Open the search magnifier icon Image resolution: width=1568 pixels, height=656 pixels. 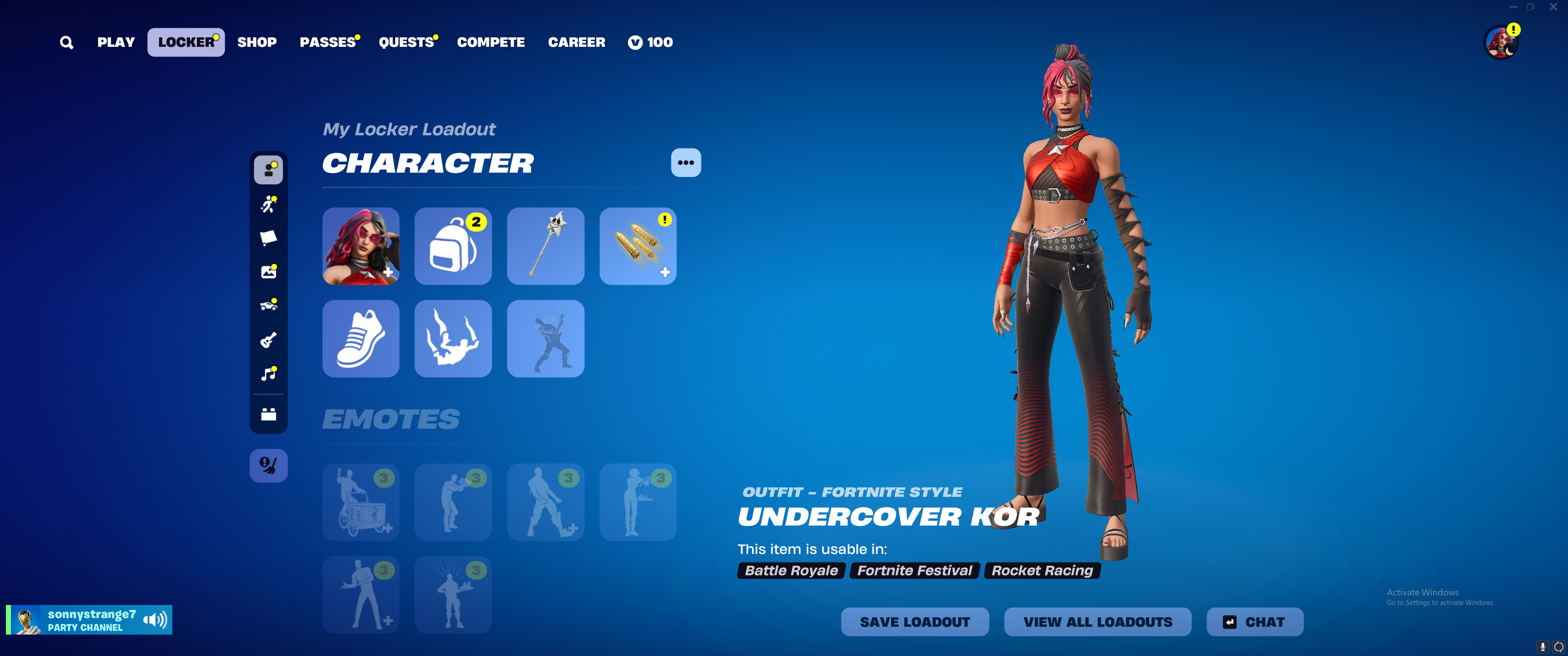[x=67, y=43]
